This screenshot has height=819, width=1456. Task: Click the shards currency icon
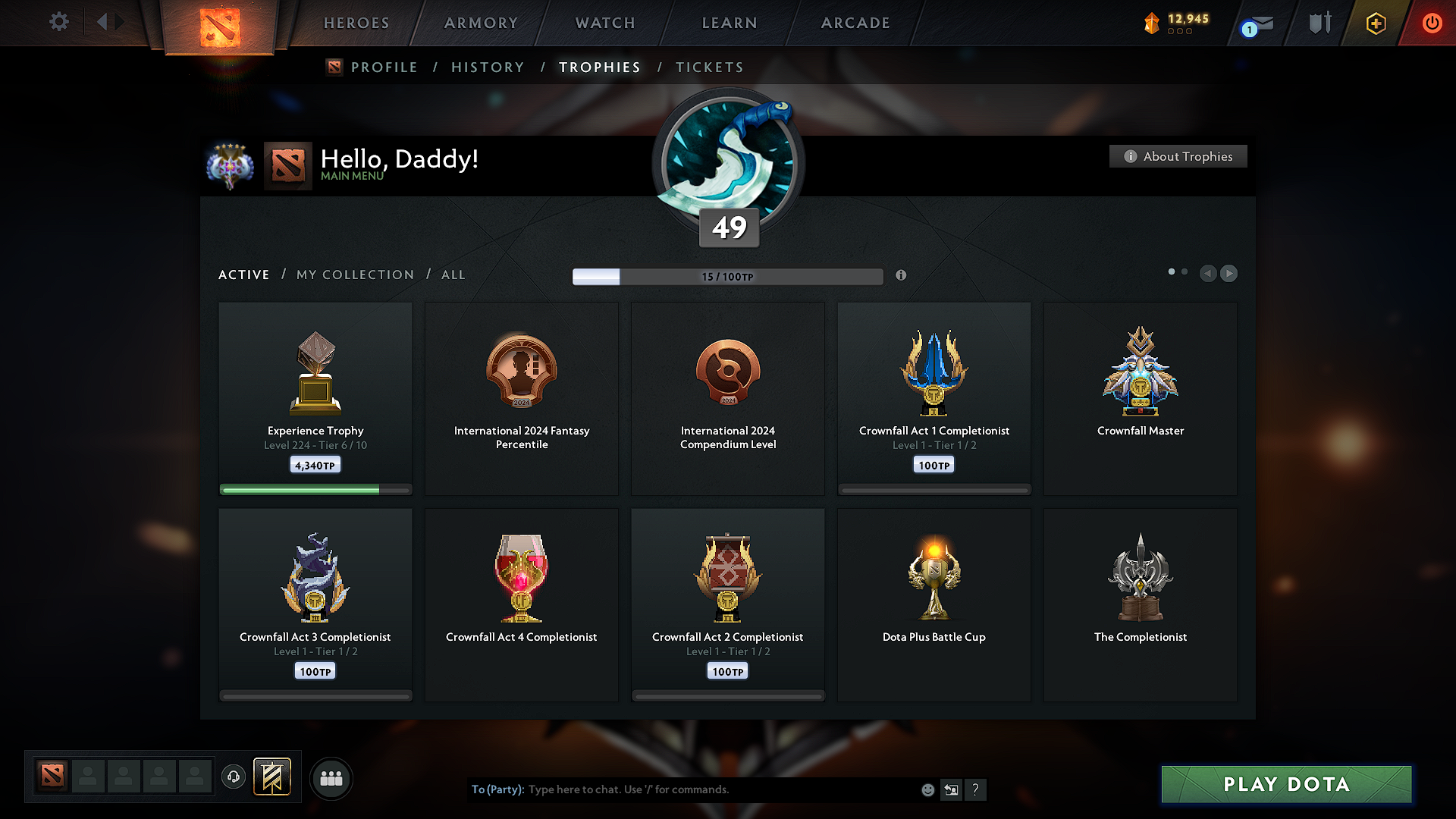point(1153,23)
